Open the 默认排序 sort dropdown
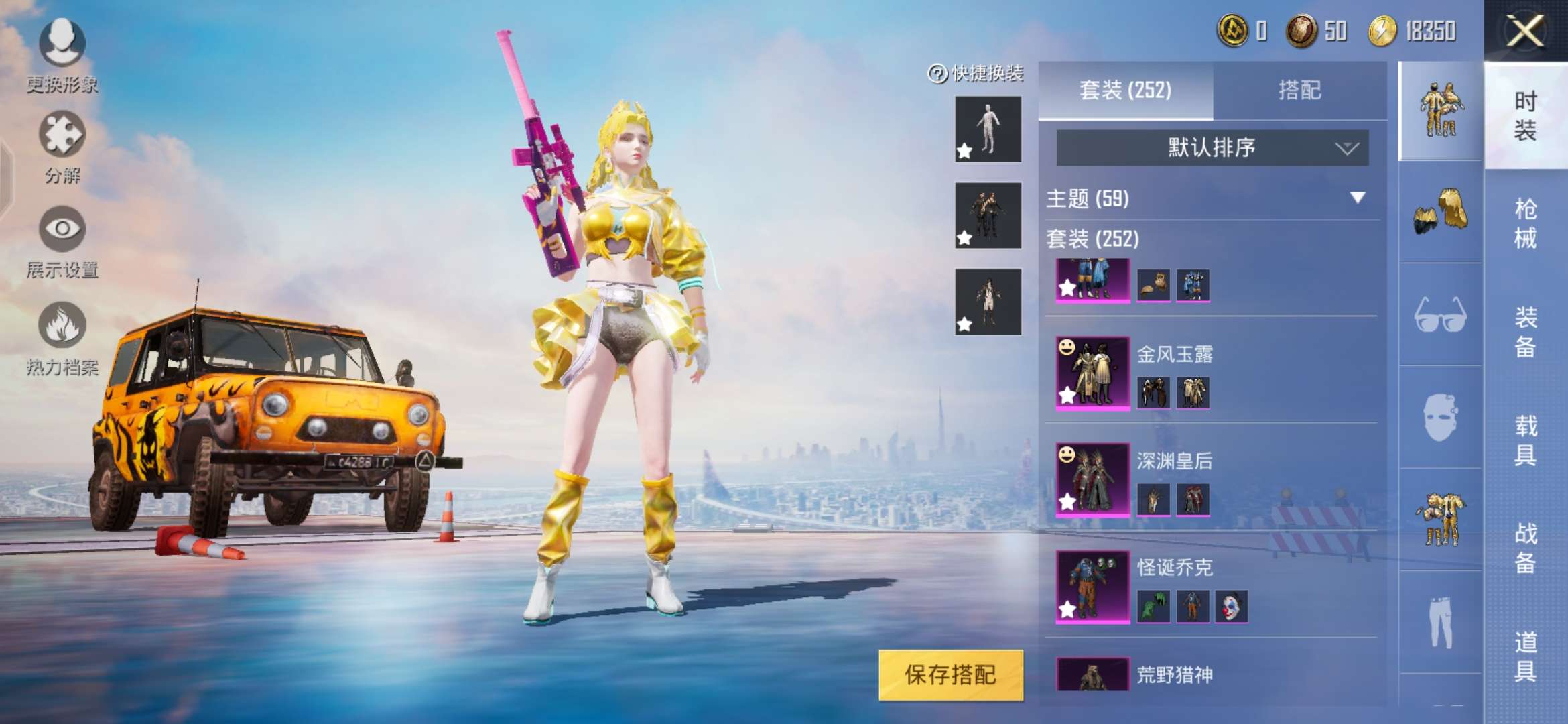1568x724 pixels. point(1211,147)
